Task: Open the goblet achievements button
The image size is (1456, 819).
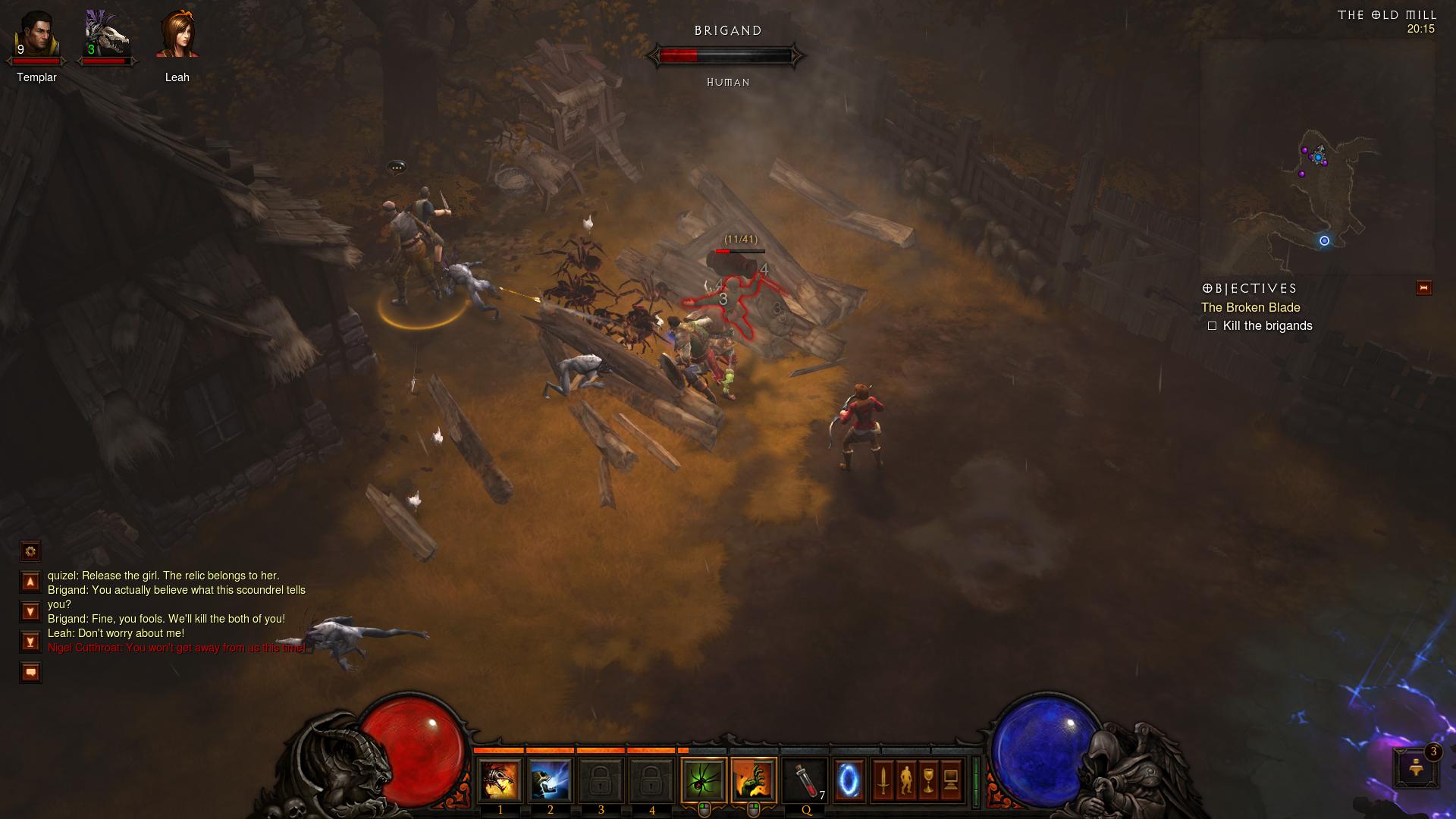Action: pyautogui.click(x=928, y=780)
